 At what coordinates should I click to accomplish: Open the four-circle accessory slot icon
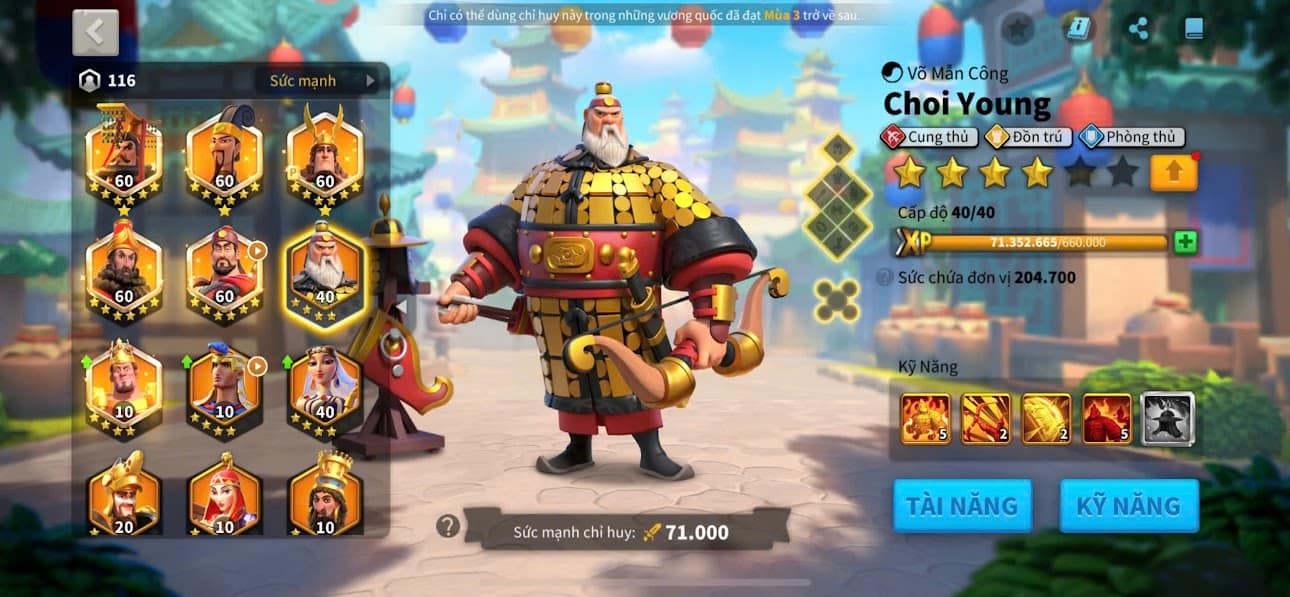836,300
